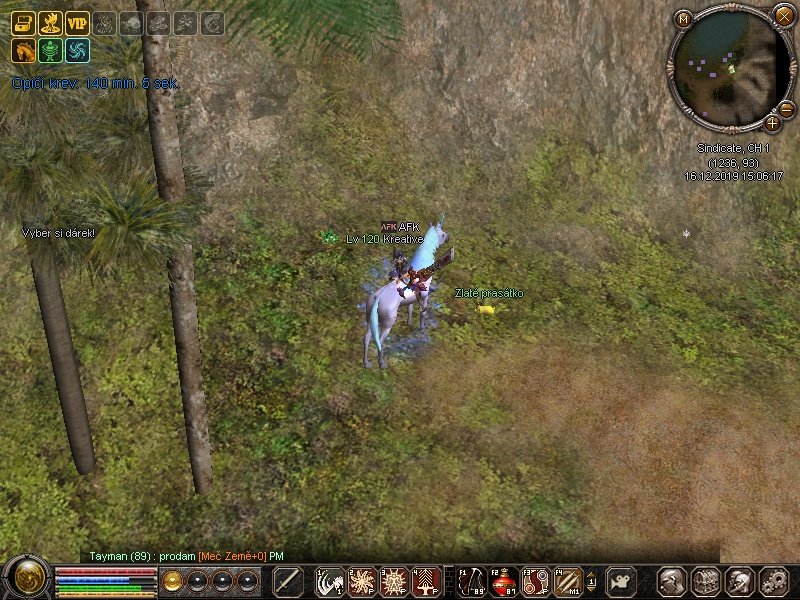
Task: Open the inventory chest button
Action: (706, 581)
